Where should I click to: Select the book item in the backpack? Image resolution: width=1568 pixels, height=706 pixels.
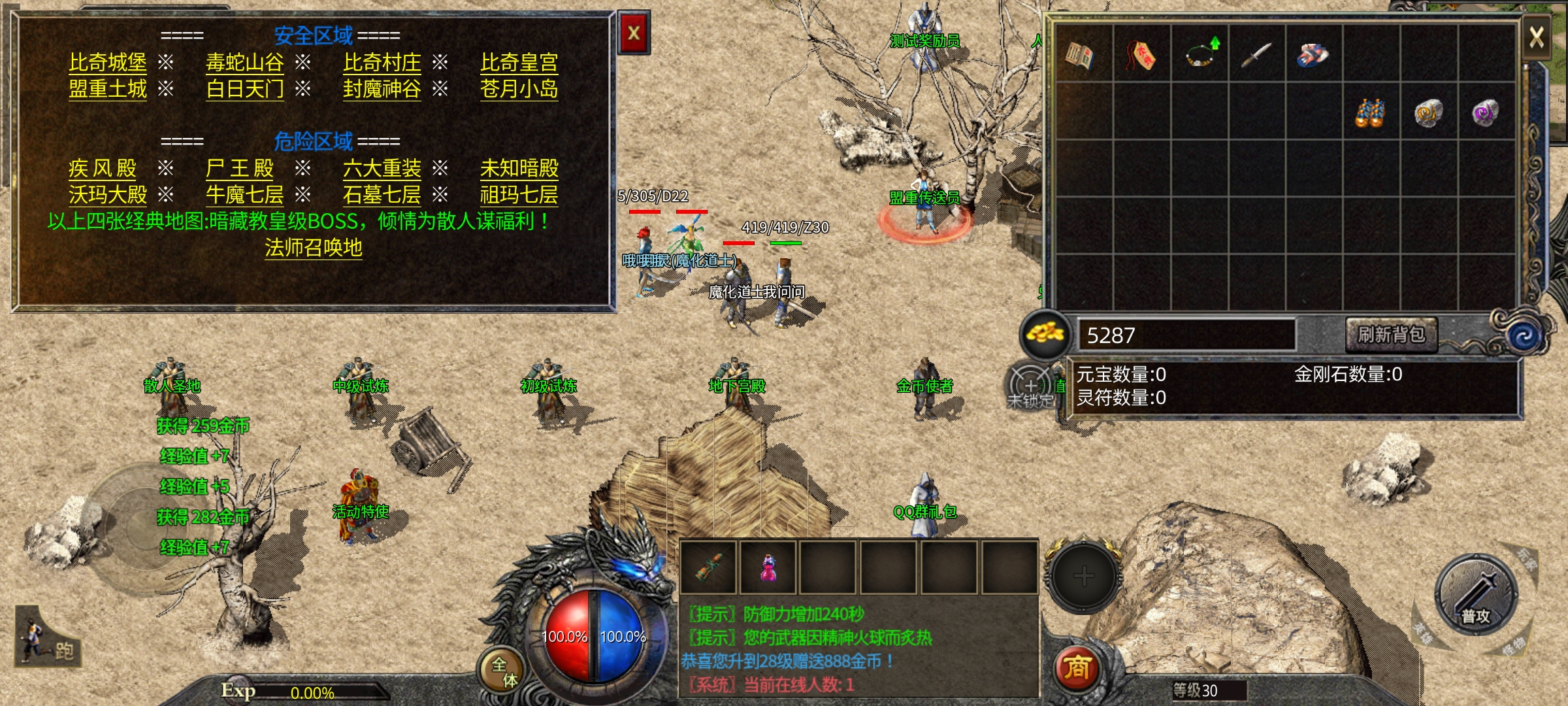point(1080,55)
